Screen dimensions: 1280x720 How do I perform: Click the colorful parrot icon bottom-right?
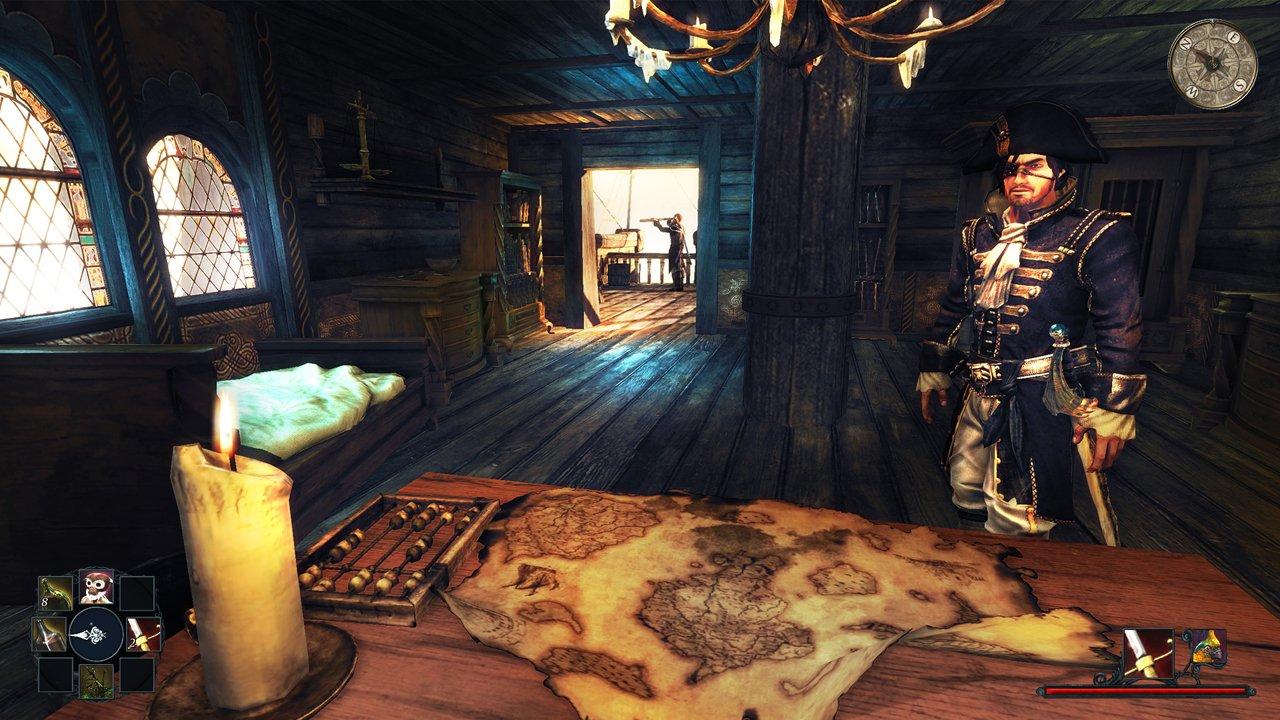(1208, 648)
